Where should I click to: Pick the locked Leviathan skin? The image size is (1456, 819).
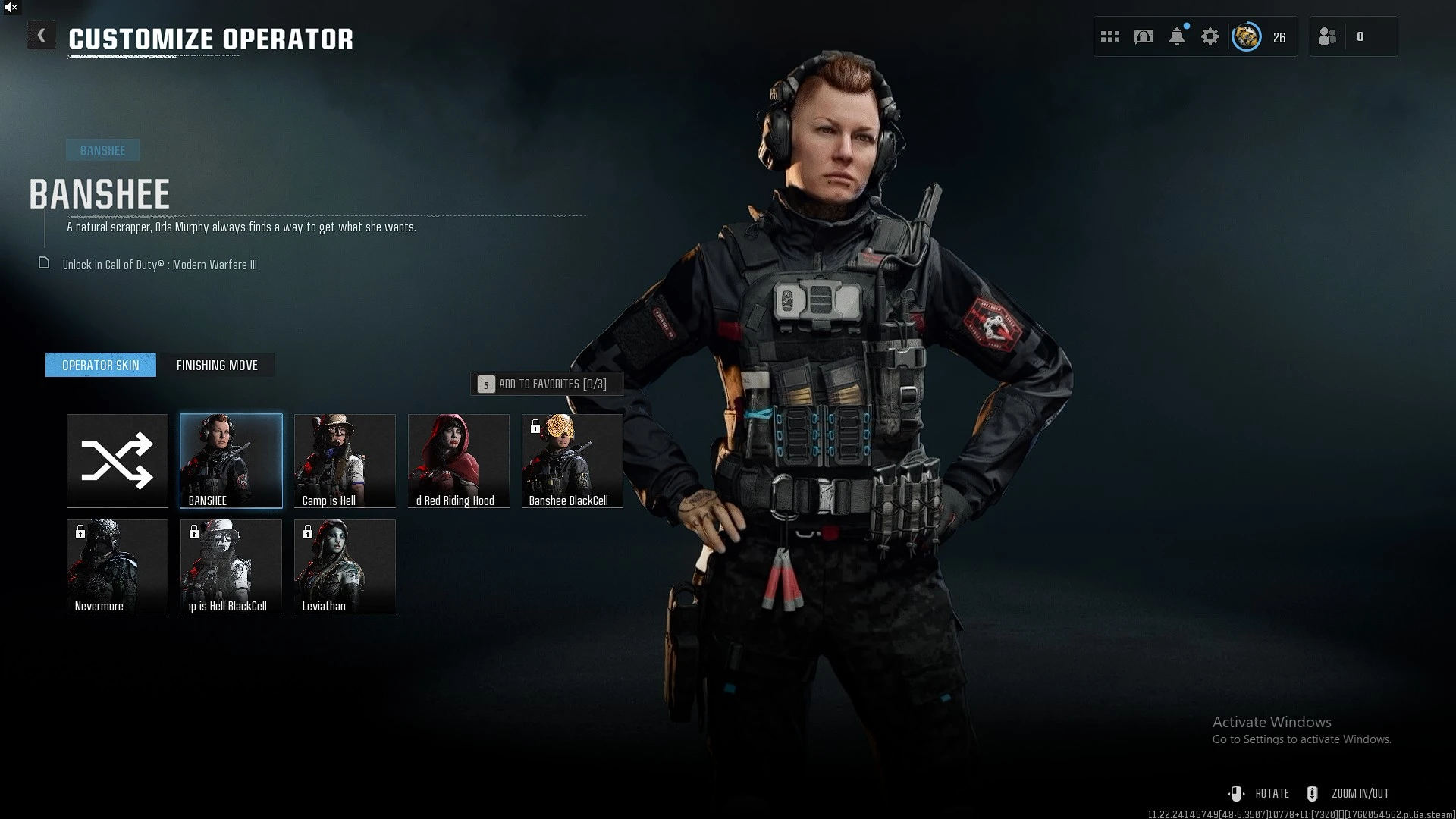point(345,566)
